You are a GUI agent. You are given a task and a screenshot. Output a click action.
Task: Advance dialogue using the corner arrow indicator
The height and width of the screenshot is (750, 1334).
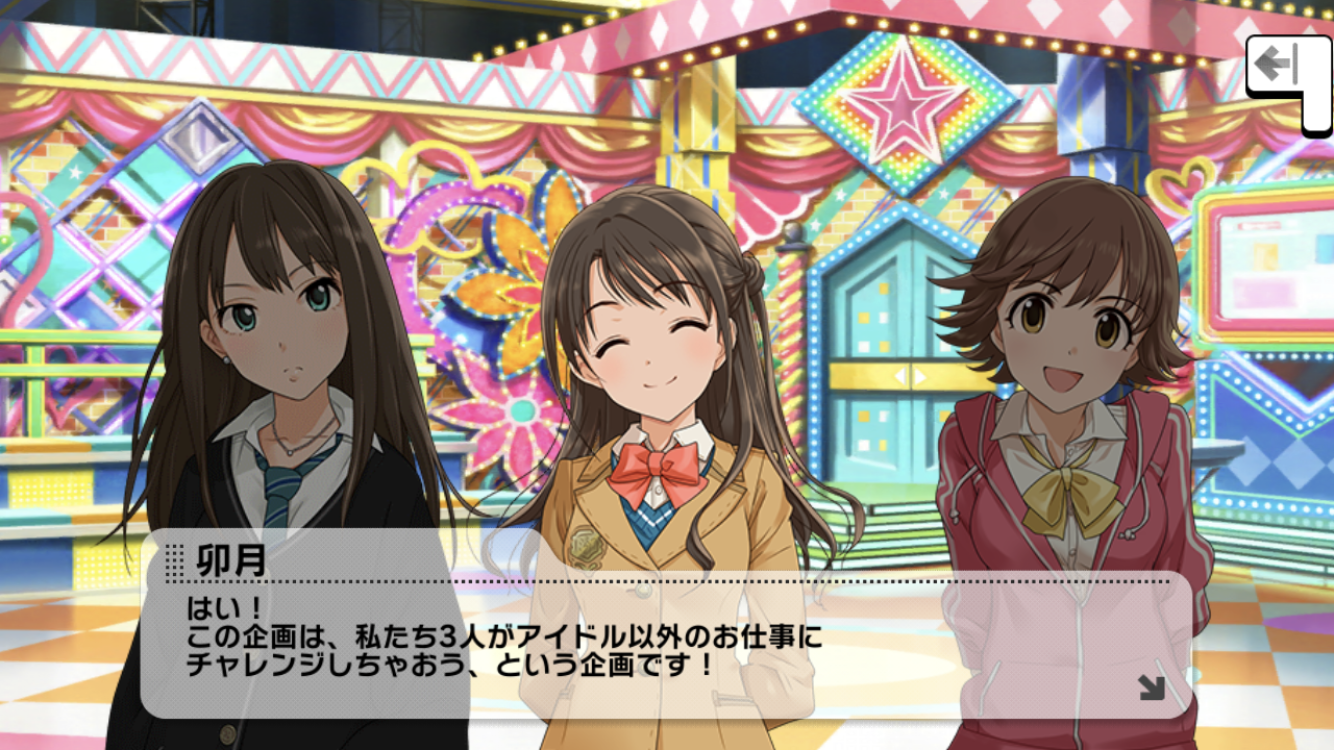1151,687
